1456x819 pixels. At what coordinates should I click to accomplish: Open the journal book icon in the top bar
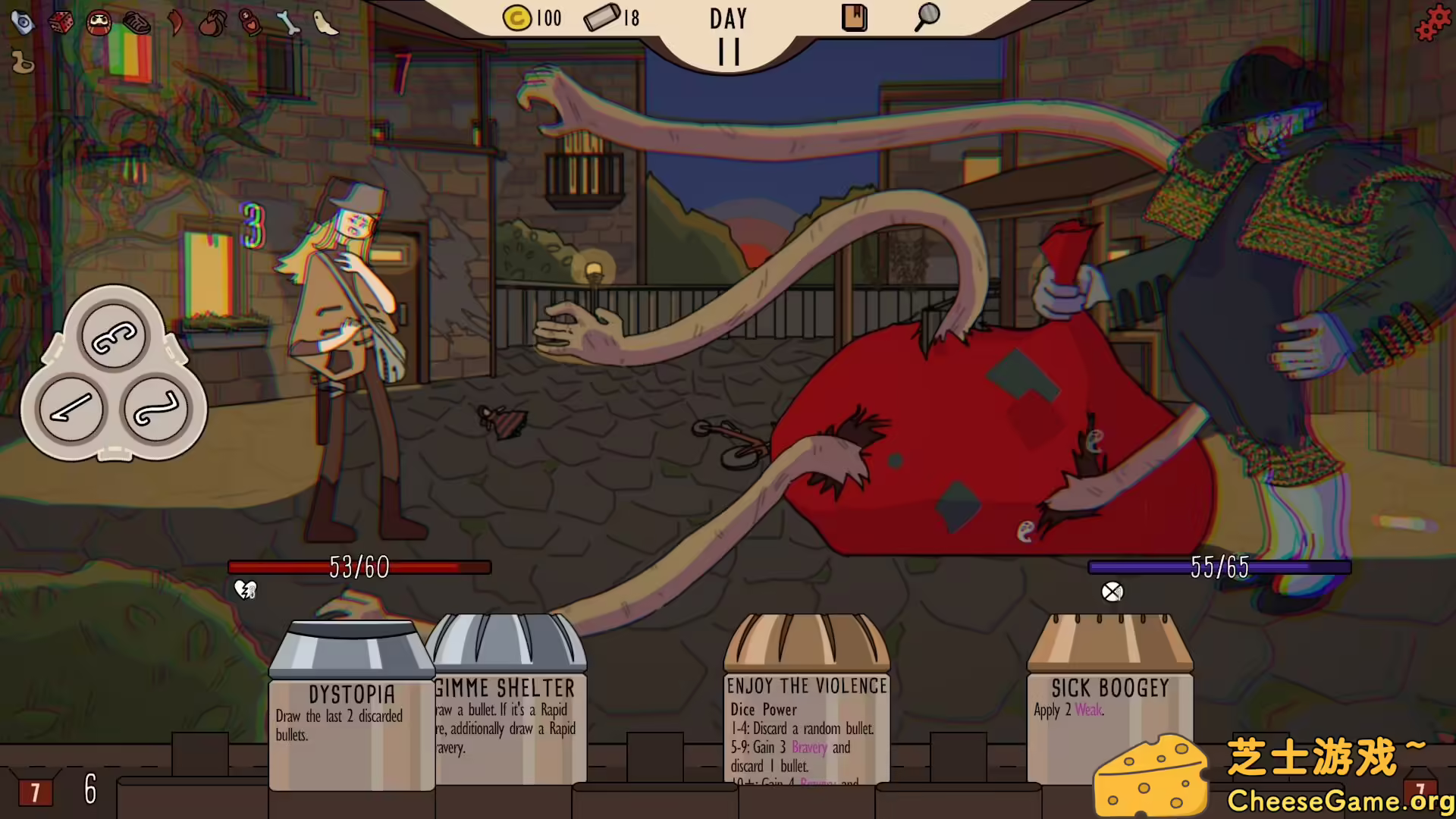pyautogui.click(x=854, y=18)
